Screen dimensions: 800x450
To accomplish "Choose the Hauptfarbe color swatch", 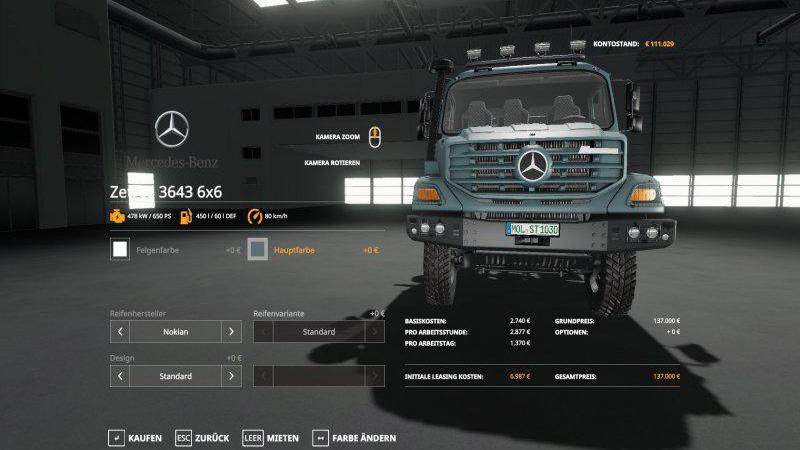I will (258, 249).
